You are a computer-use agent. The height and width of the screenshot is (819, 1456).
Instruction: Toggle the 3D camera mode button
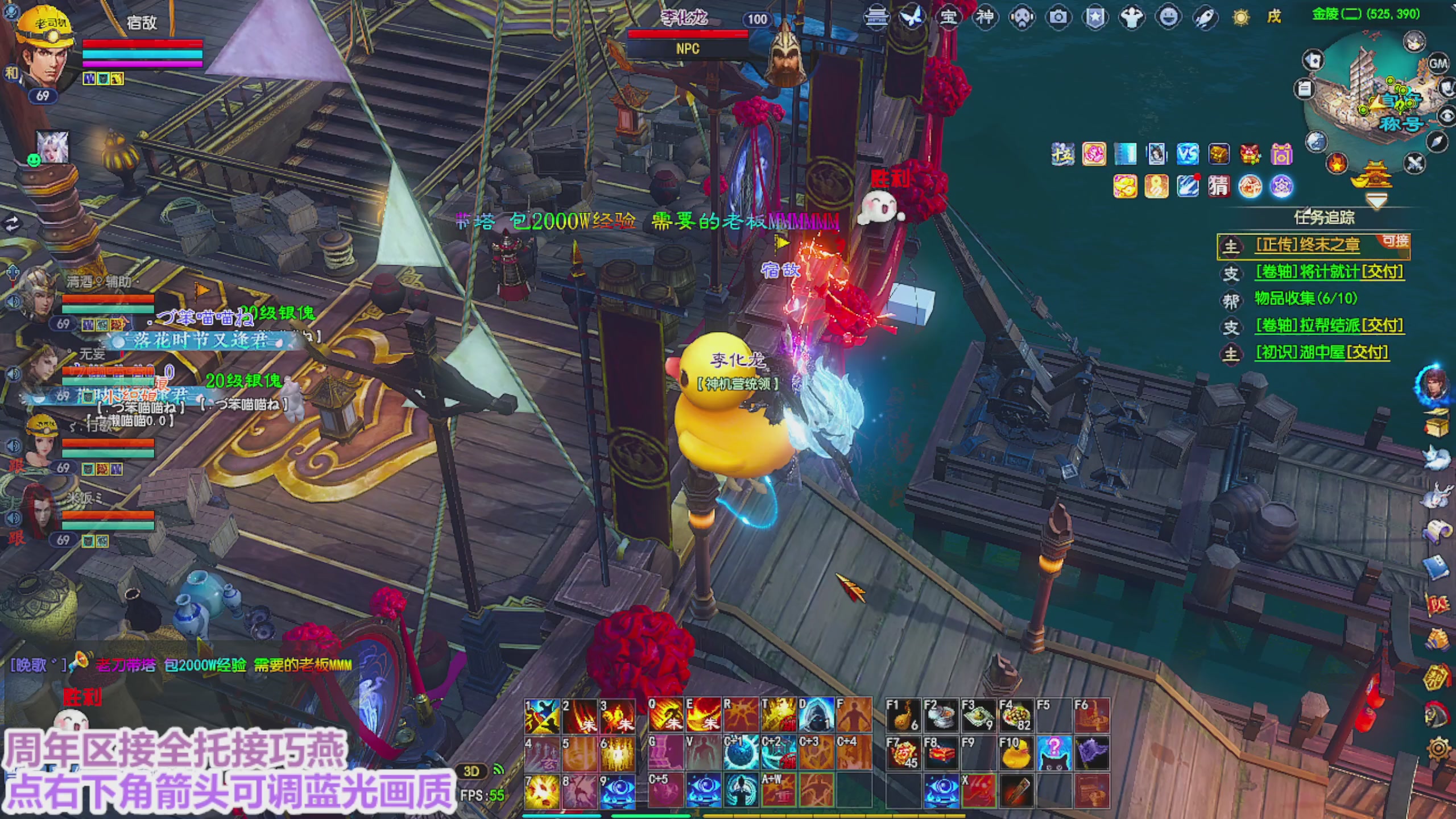click(471, 771)
